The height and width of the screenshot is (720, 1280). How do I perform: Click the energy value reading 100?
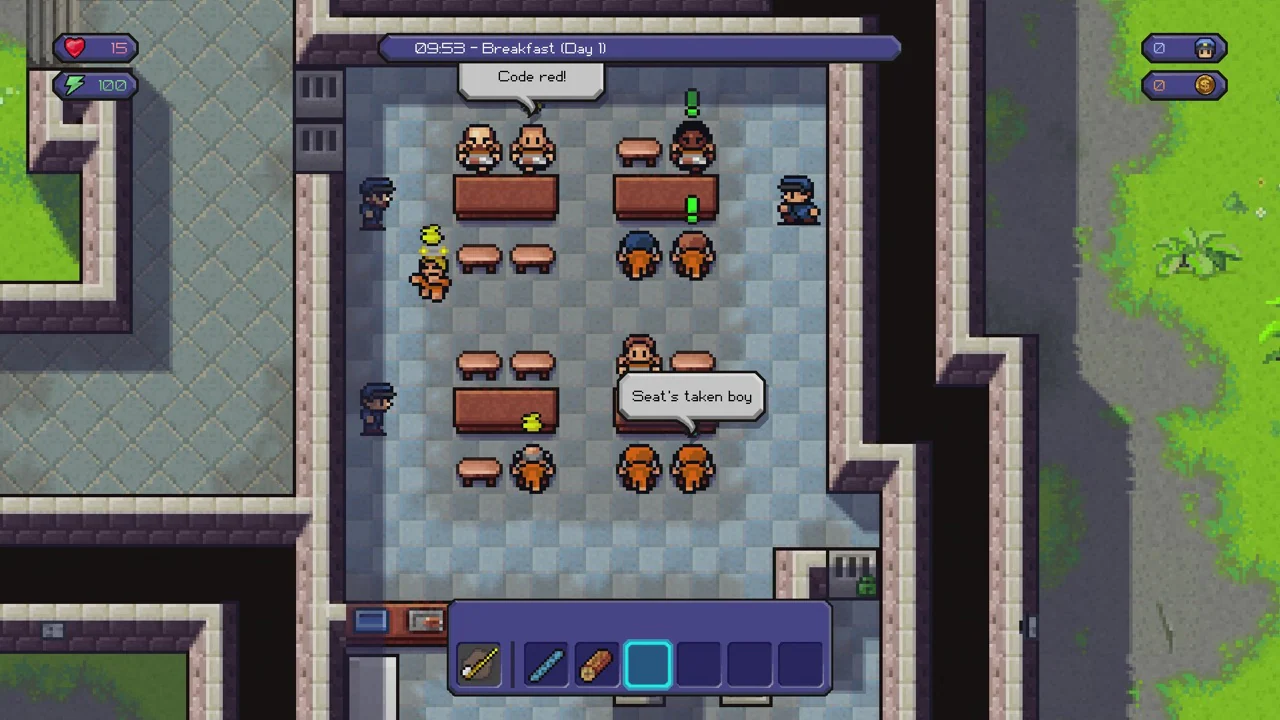[x=111, y=84]
